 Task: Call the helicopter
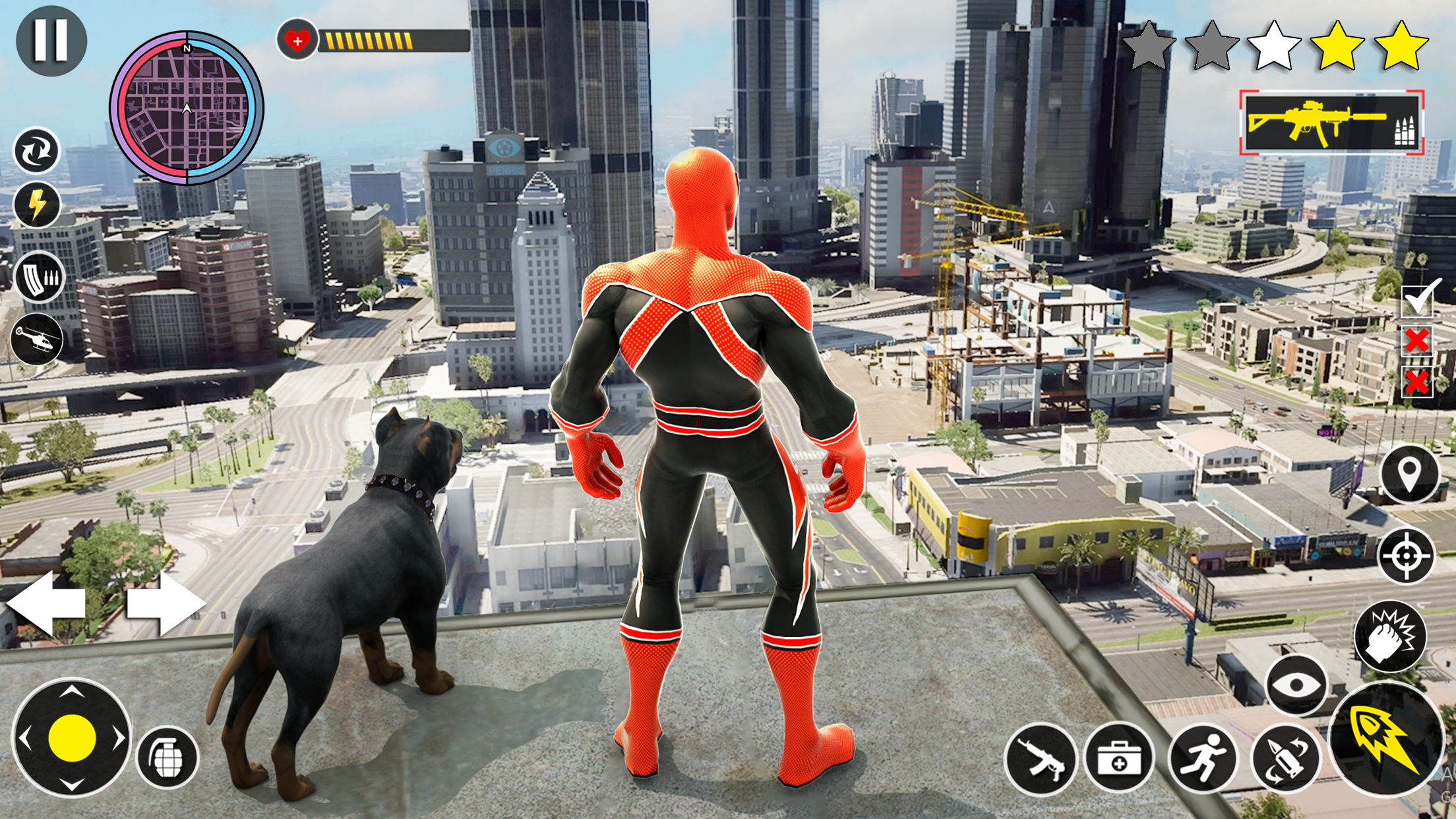tap(38, 340)
